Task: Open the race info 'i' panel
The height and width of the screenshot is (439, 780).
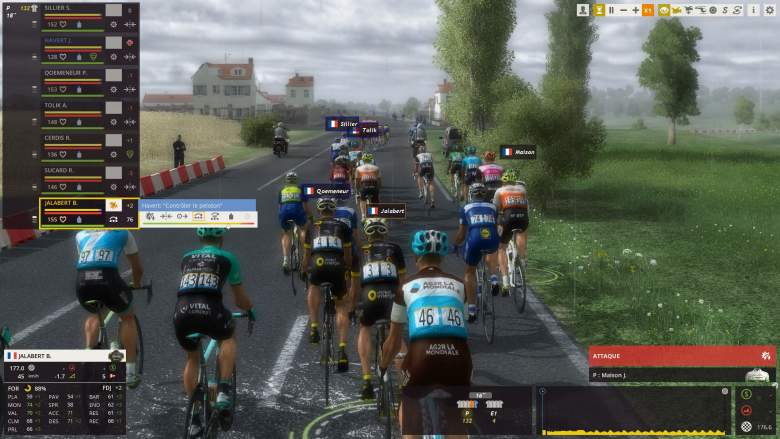Action: click(x=754, y=9)
